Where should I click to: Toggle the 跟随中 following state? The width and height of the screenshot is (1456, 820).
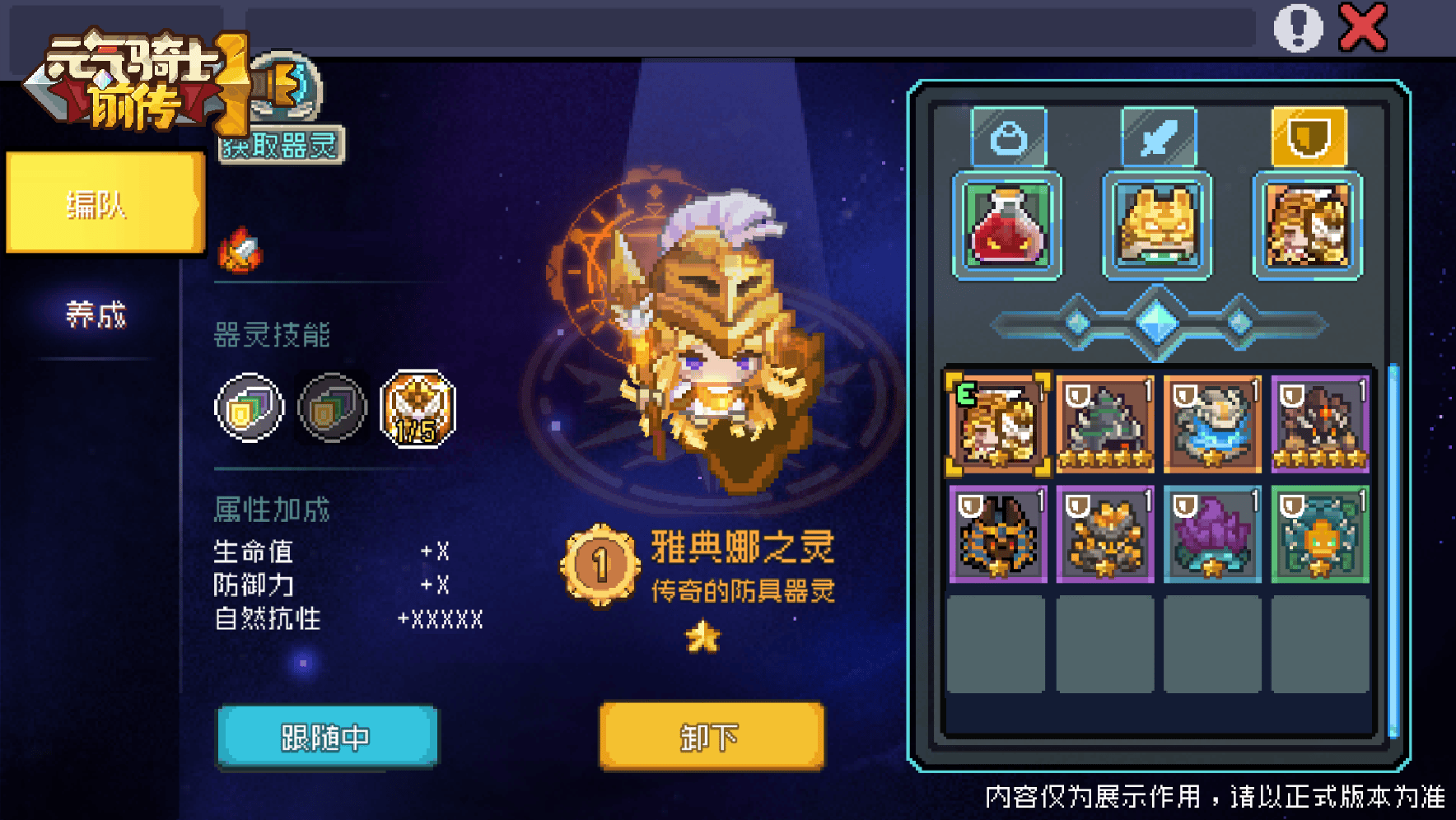pyautogui.click(x=326, y=737)
